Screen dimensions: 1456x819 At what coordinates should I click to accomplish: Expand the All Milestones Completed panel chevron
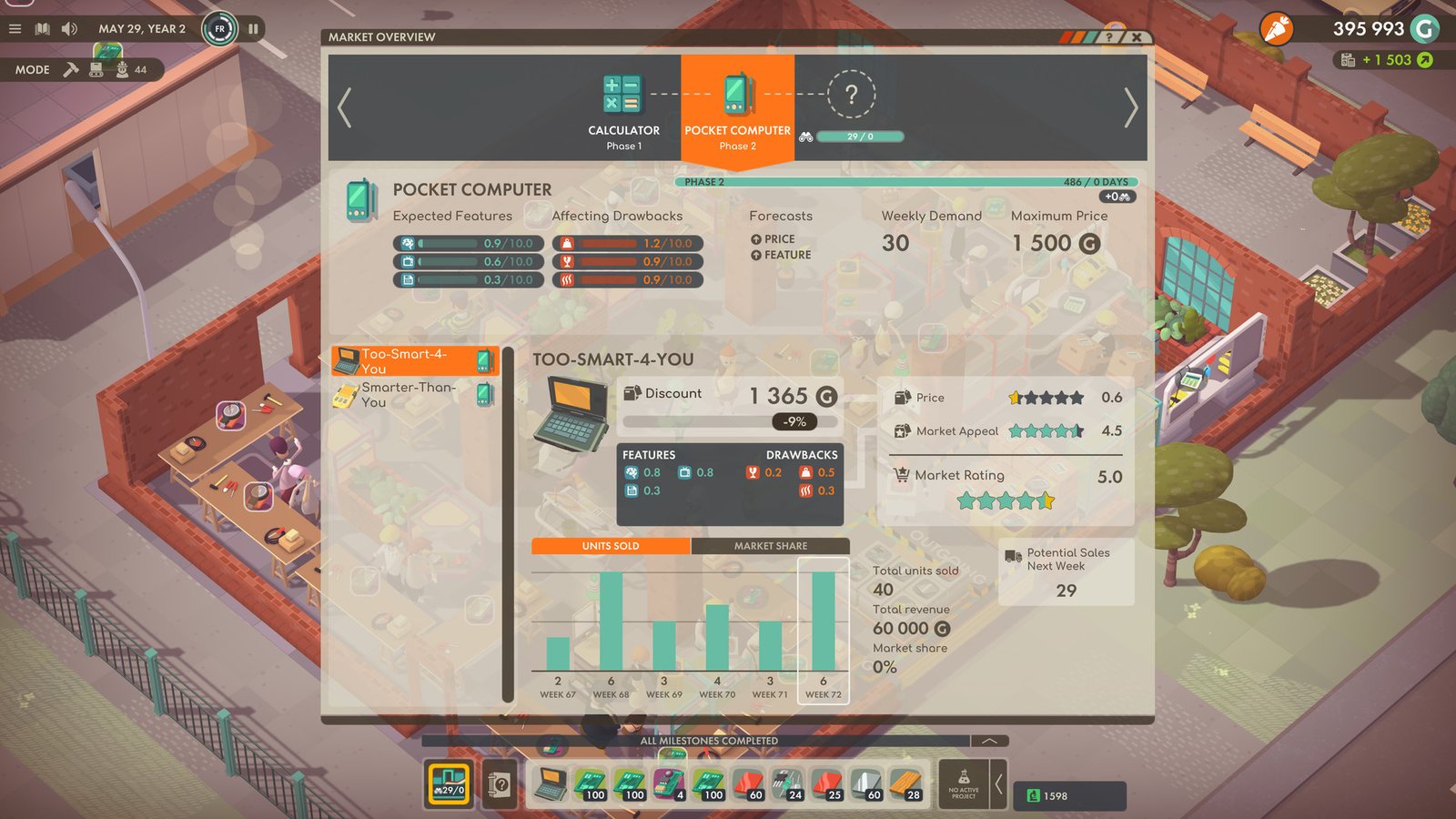point(989,741)
